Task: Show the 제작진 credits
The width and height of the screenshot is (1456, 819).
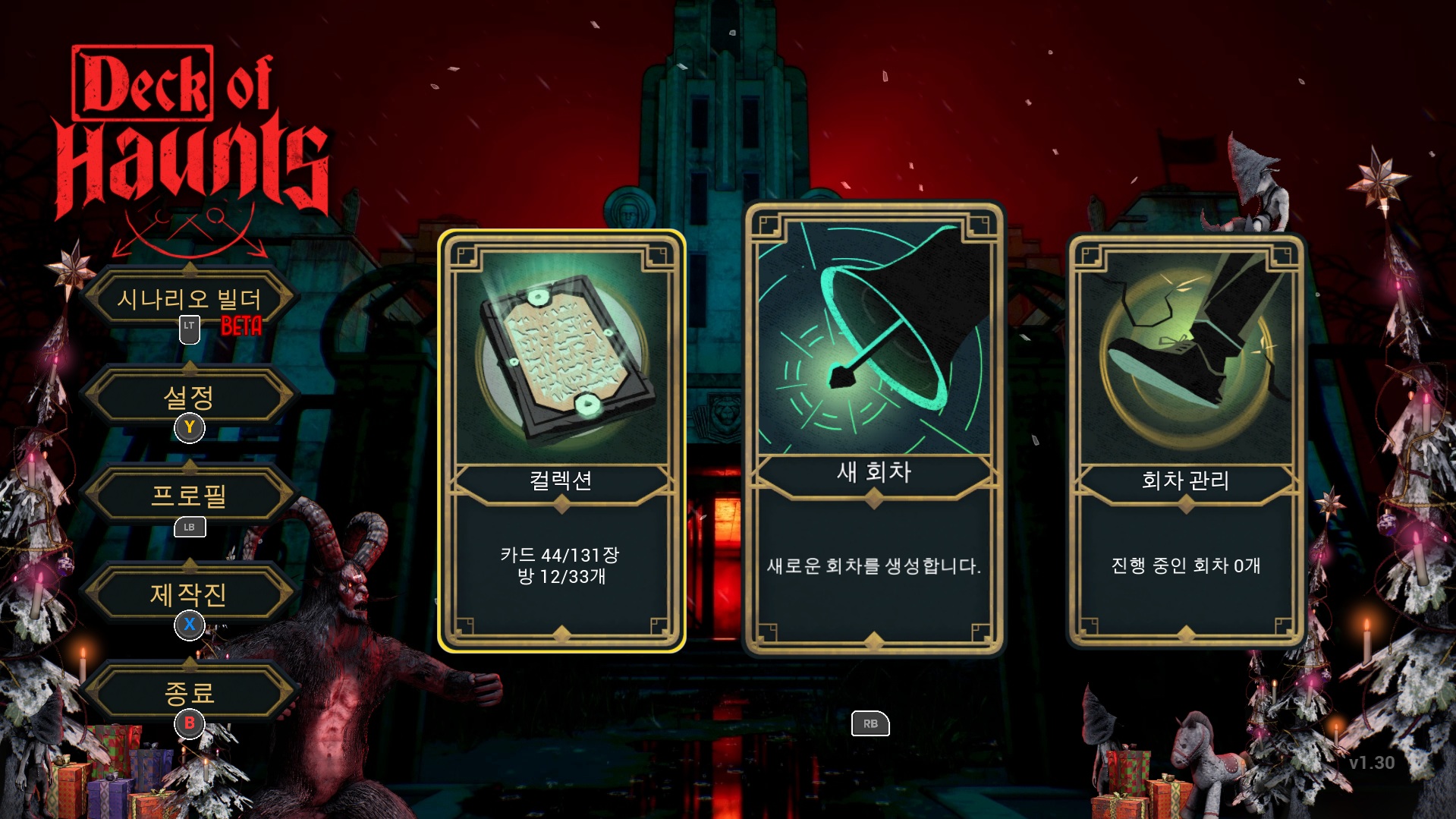Action: (x=189, y=594)
